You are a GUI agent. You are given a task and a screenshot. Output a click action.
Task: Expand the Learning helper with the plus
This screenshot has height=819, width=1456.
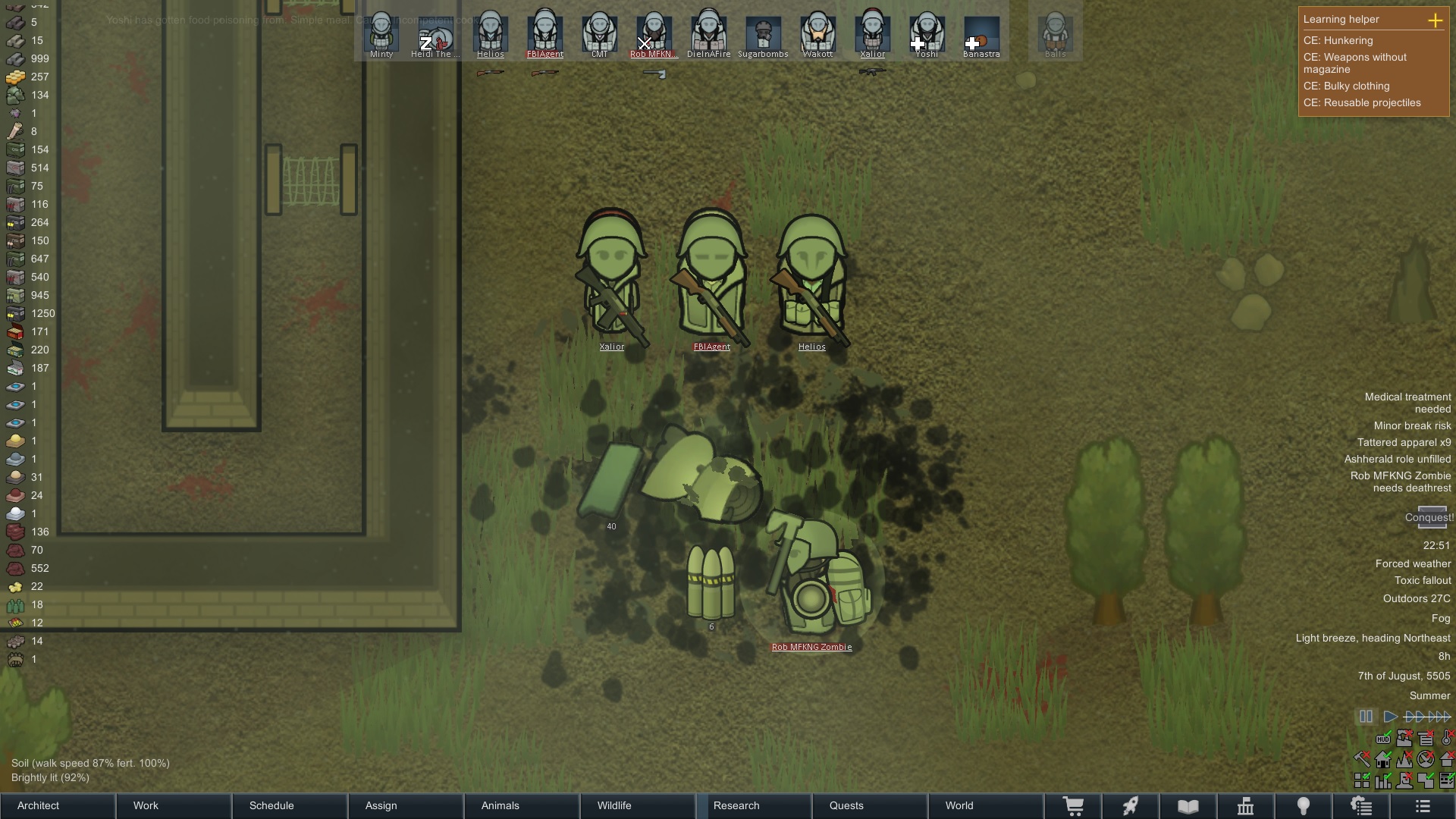[x=1435, y=20]
